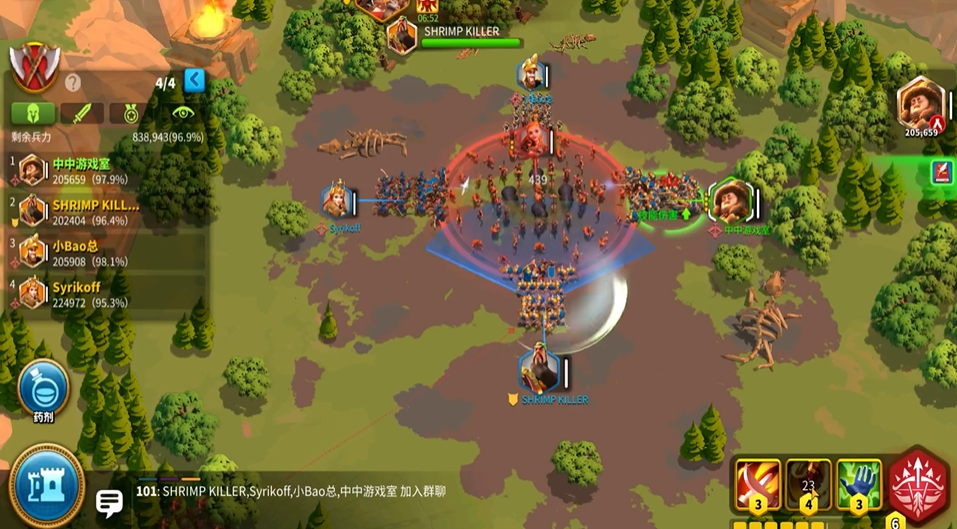
Task: Switch to the sword tab
Action: 81,113
